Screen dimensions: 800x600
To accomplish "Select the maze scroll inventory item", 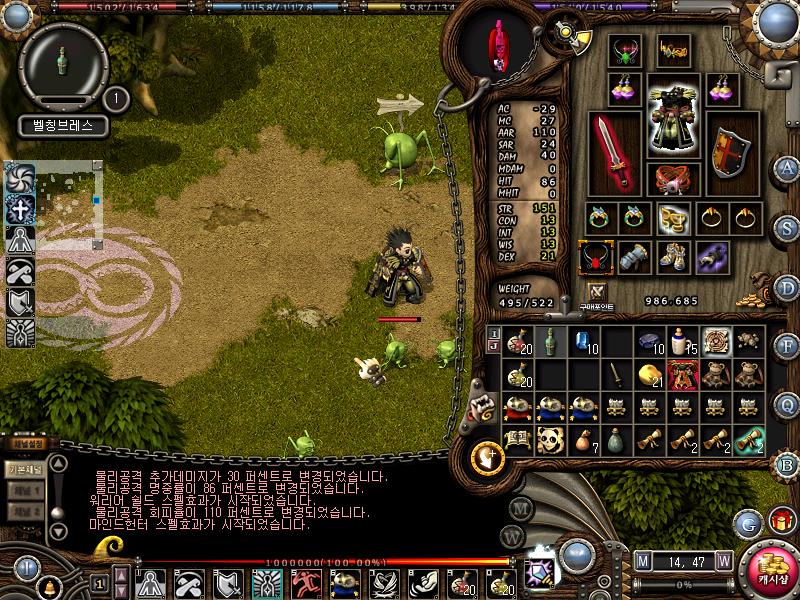I will coord(715,342).
